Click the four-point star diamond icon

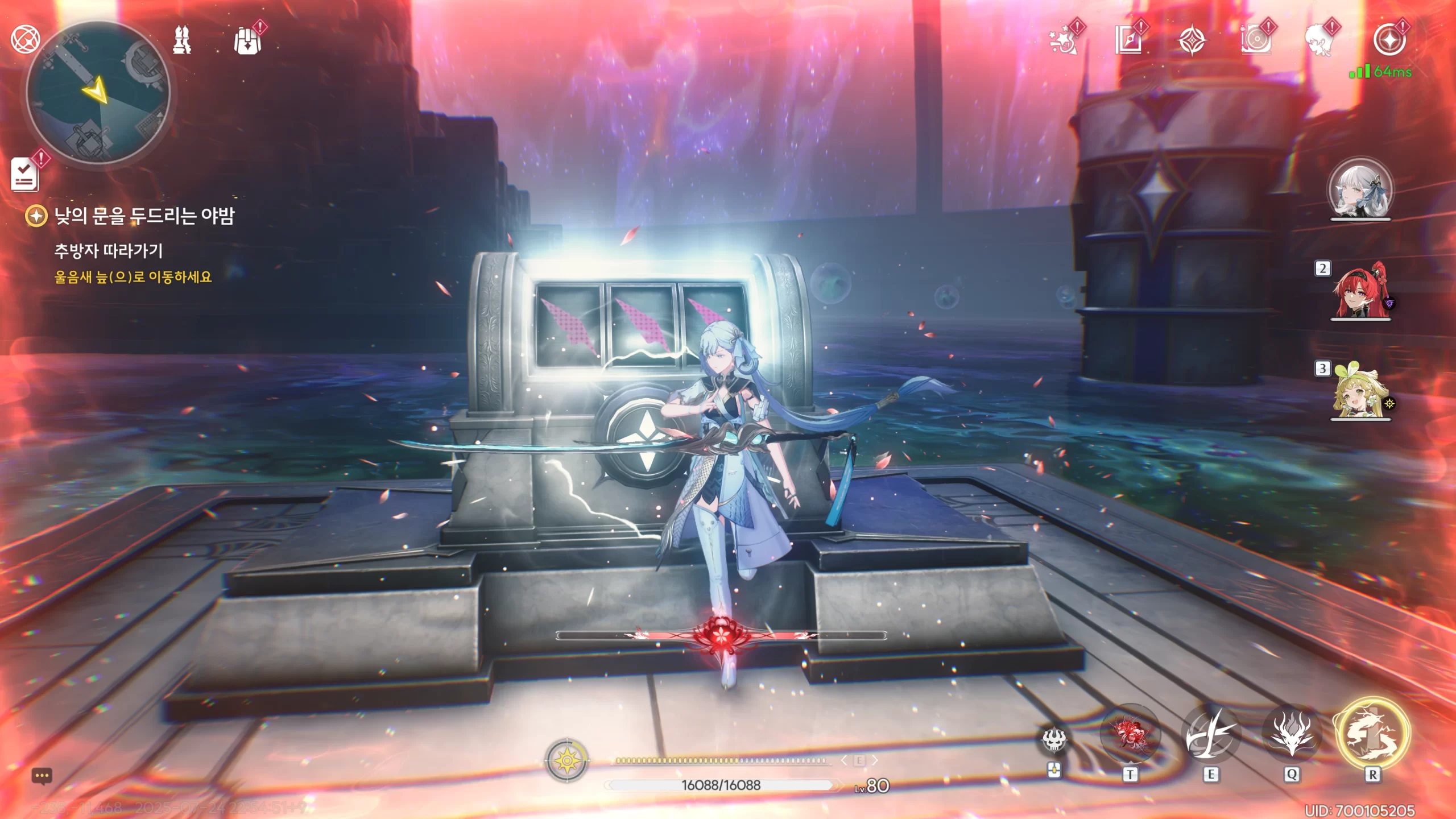(x=1192, y=41)
